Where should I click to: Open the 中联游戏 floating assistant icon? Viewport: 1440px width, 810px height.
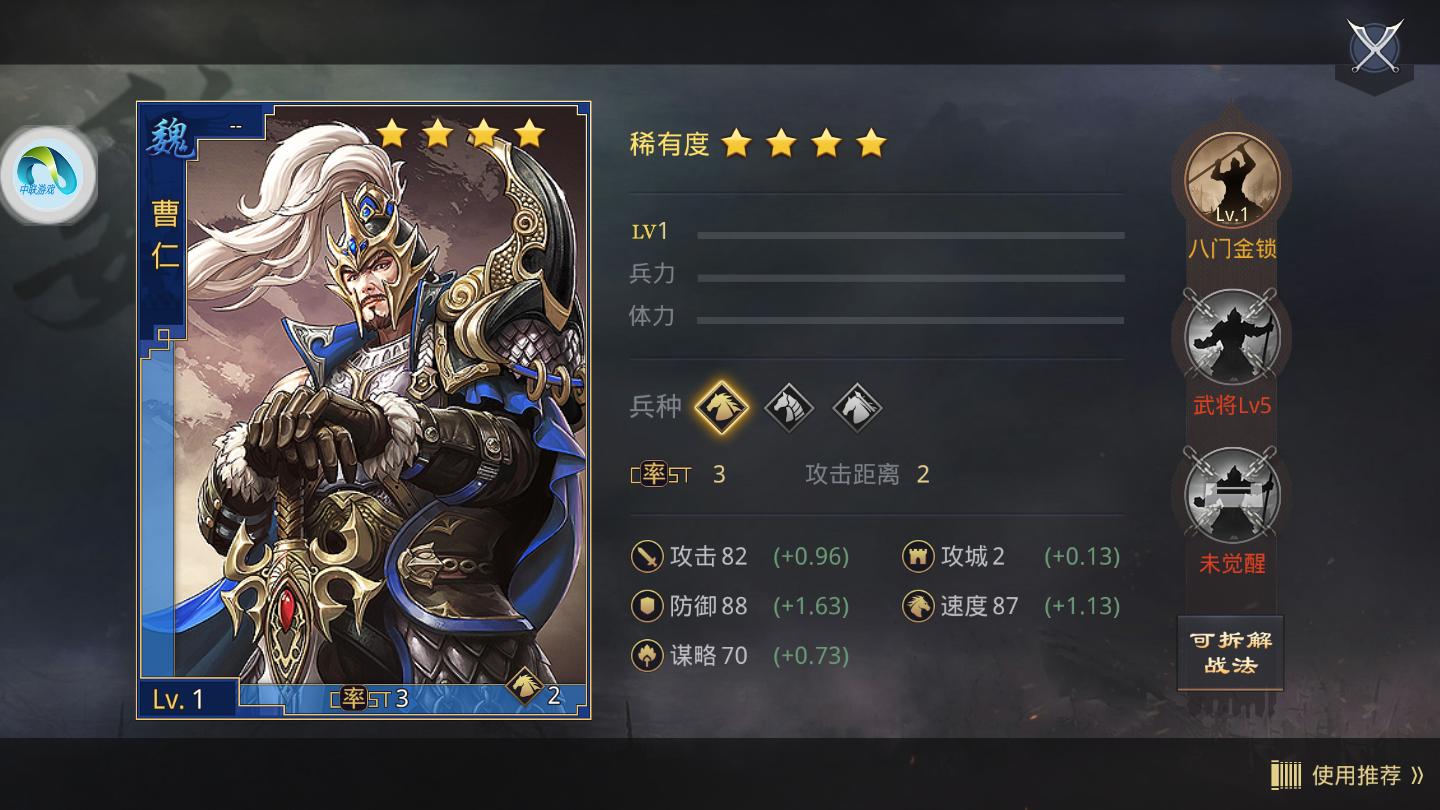[47, 175]
